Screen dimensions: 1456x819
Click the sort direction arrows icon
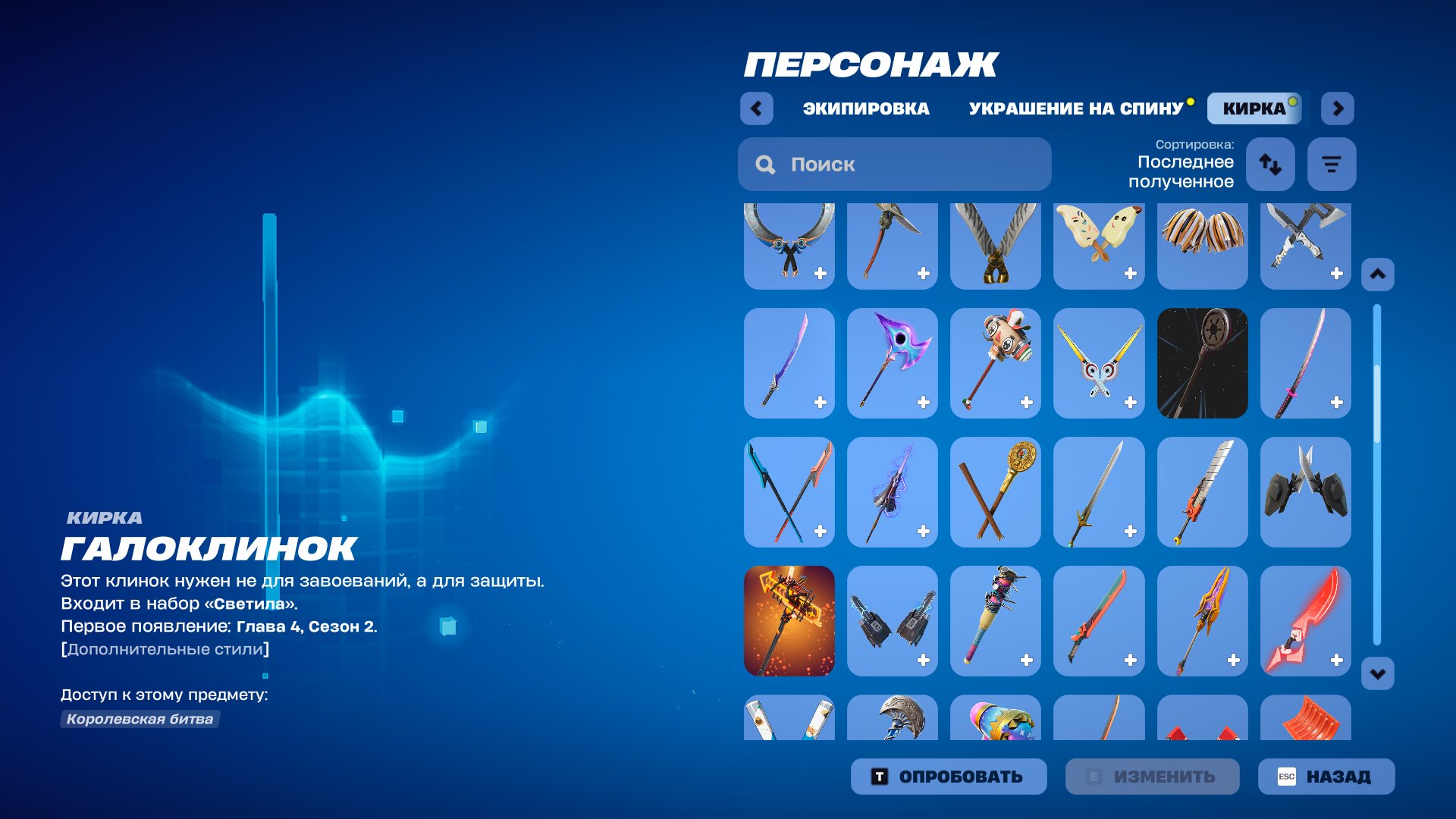tap(1270, 164)
